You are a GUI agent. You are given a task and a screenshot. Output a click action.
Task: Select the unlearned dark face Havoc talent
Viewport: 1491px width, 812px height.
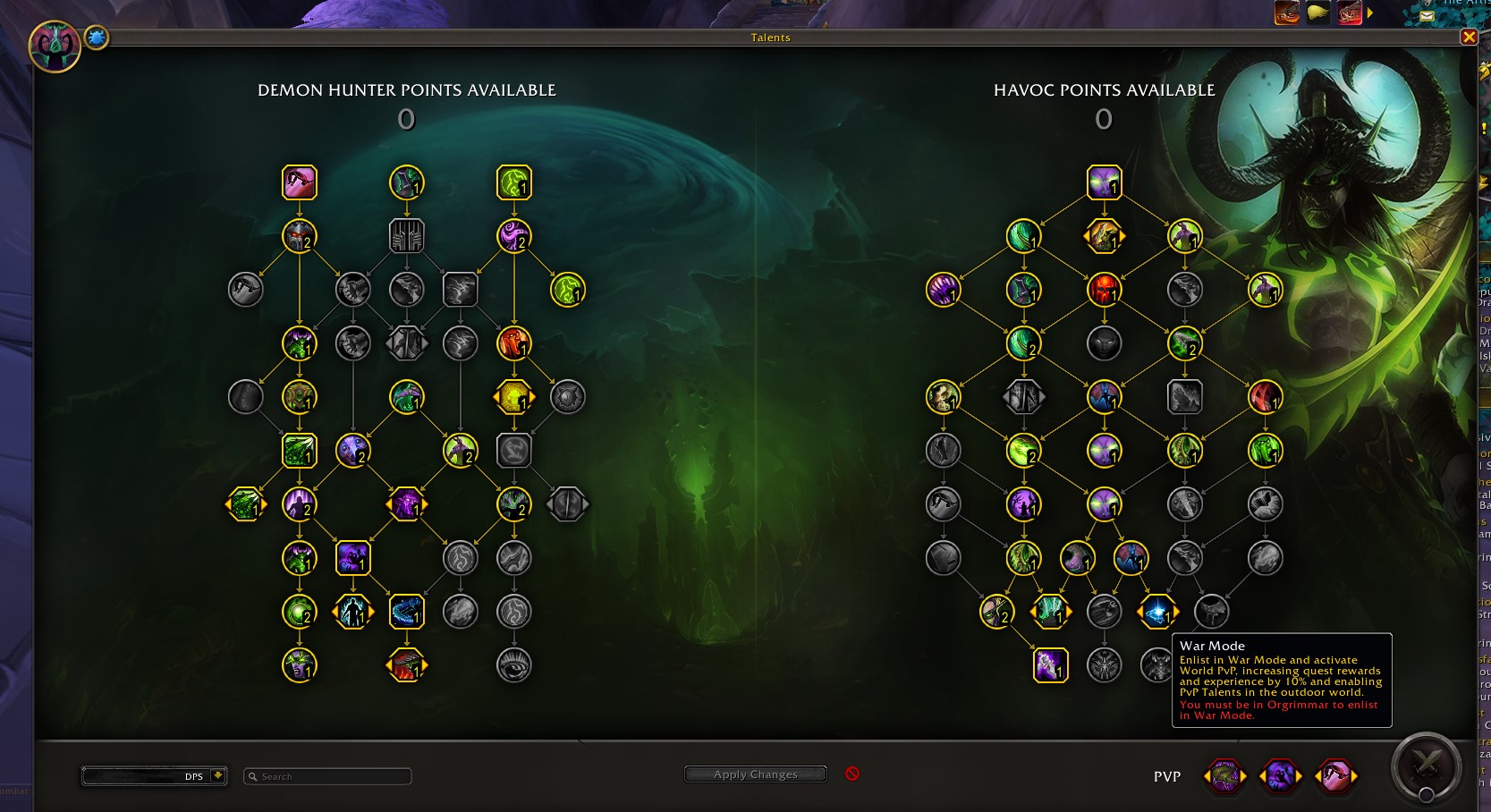pos(1105,343)
